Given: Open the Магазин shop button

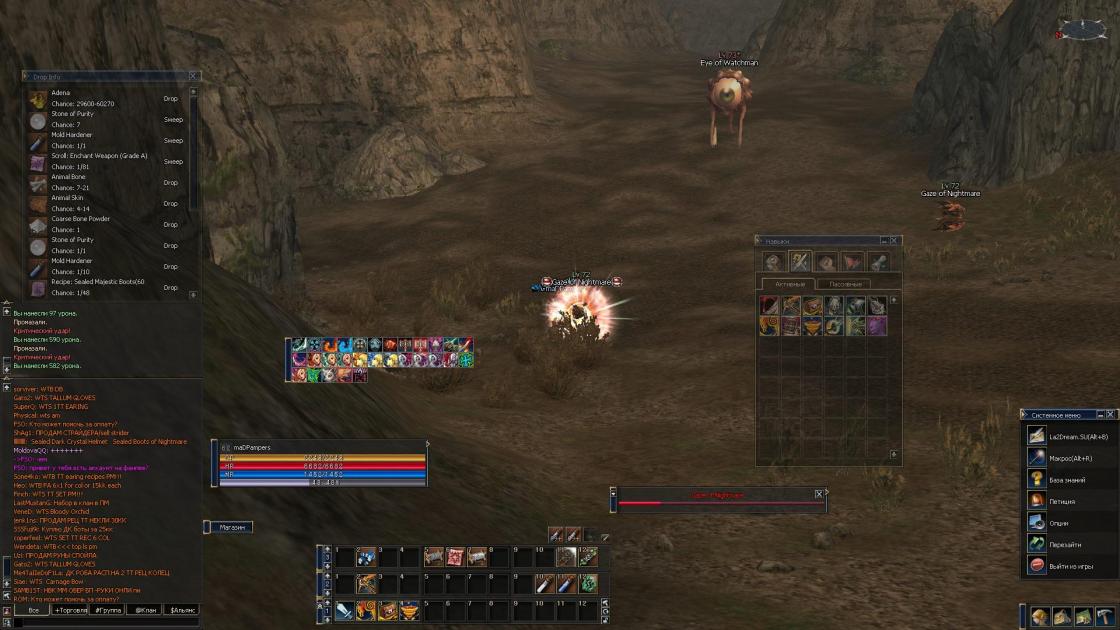Looking at the screenshot, I should [x=231, y=527].
